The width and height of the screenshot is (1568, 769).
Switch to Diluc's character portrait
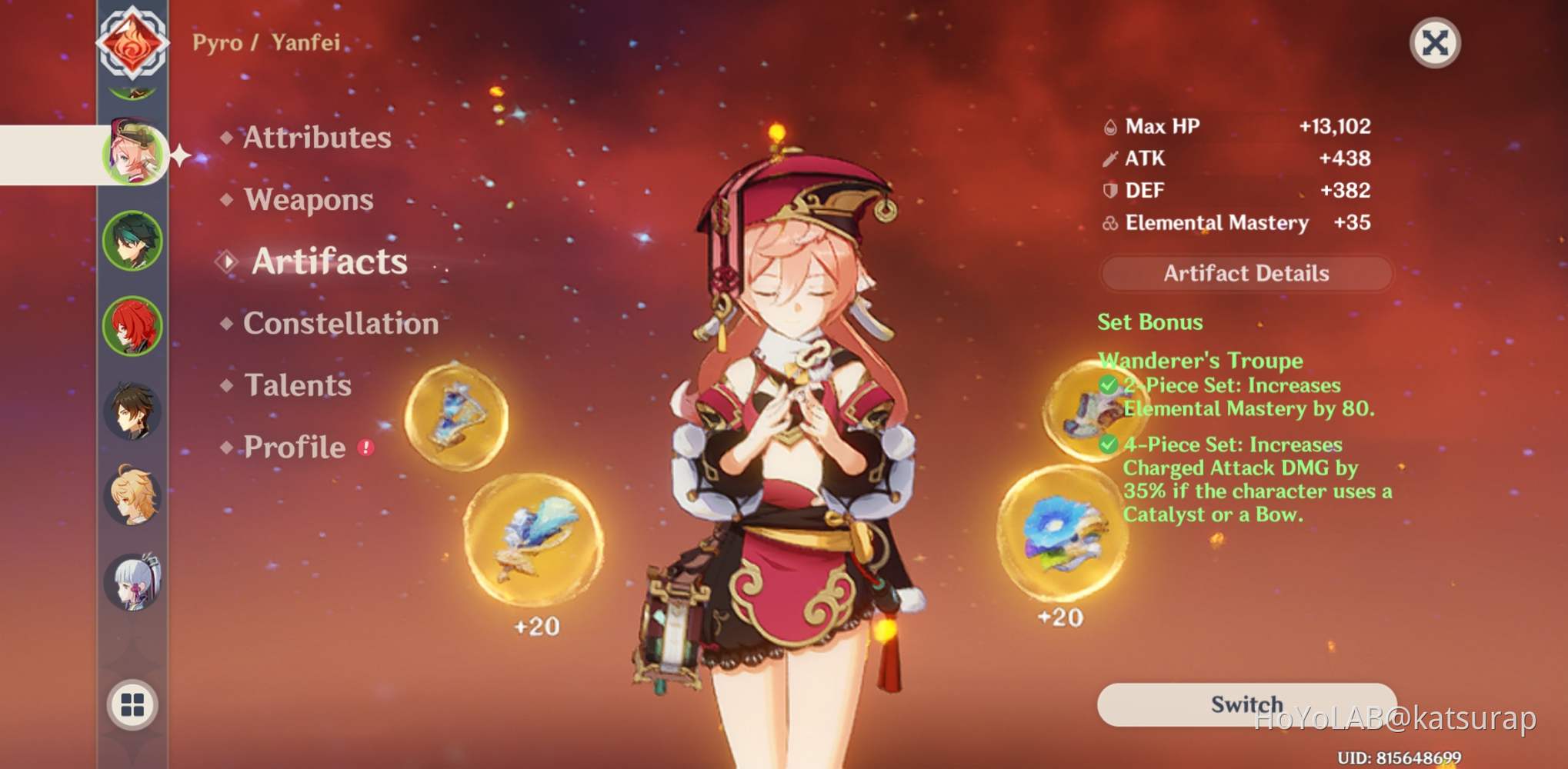pos(135,325)
